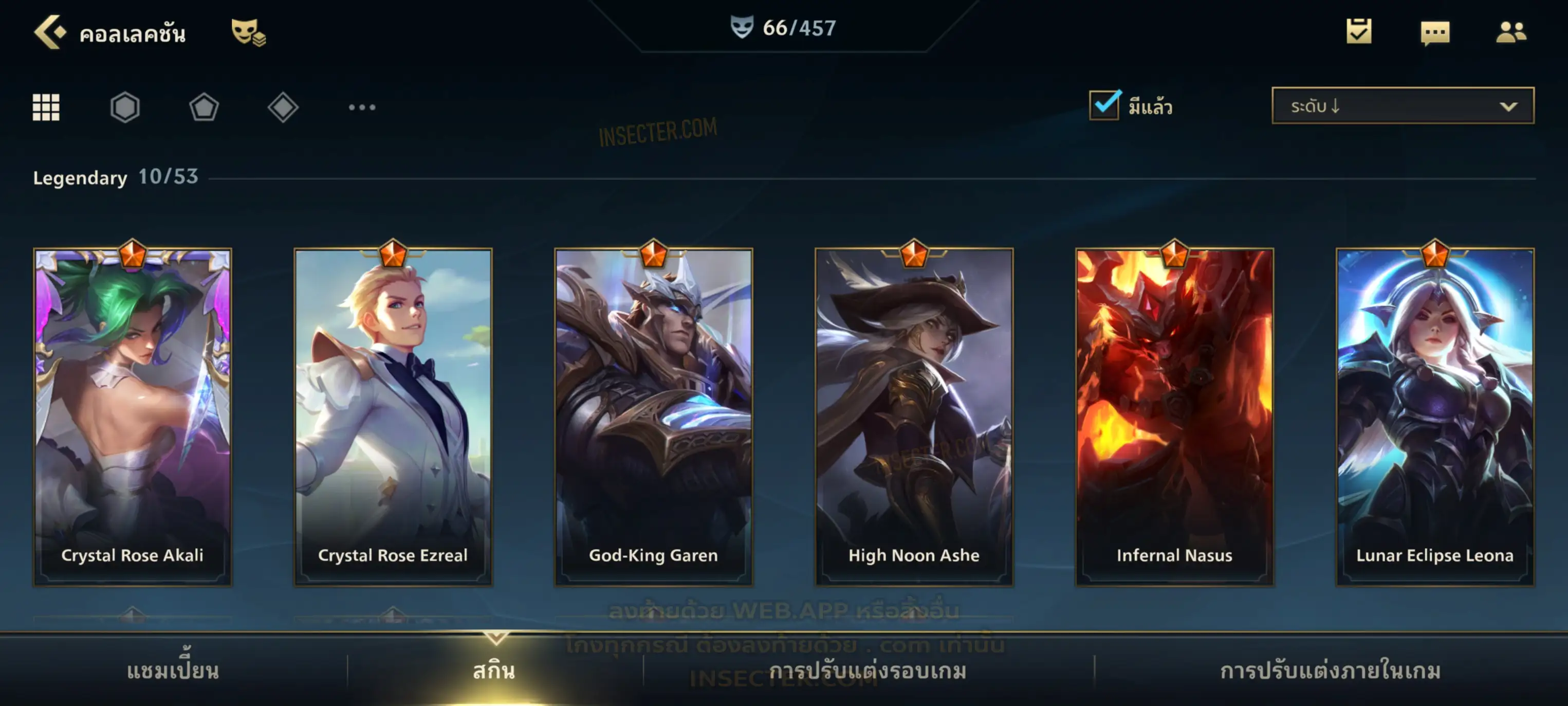Select the Crystal Rose Akali skin card
The height and width of the screenshot is (706, 1568).
[x=133, y=417]
